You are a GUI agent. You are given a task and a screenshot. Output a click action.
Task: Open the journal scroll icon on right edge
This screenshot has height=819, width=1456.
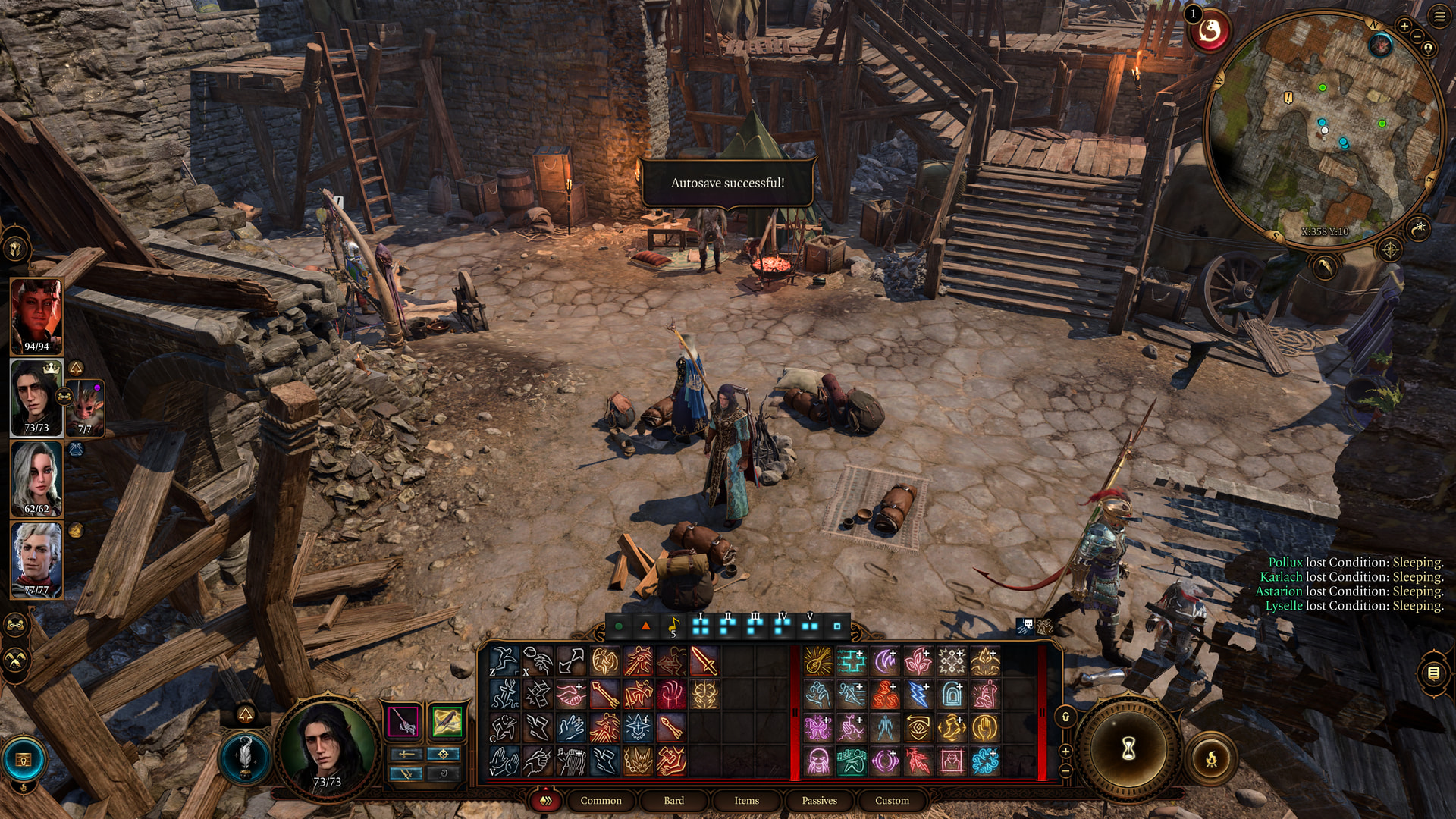click(1433, 673)
